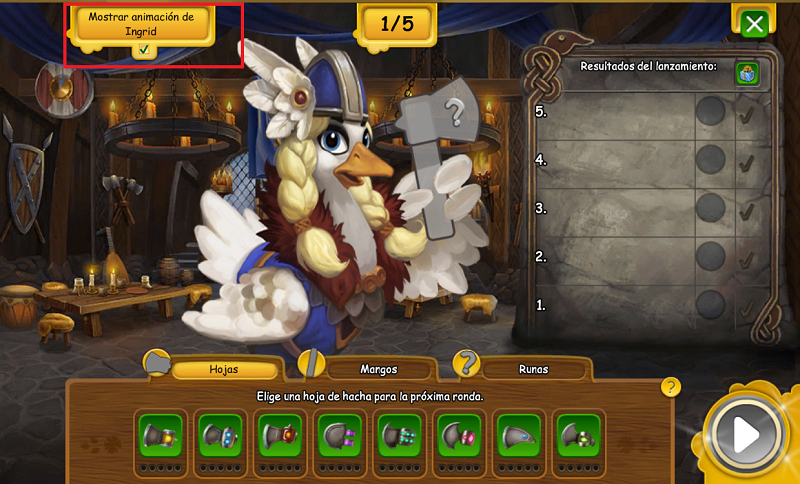Pick the axe blade with teal studs
The image size is (800, 484).
(399, 435)
